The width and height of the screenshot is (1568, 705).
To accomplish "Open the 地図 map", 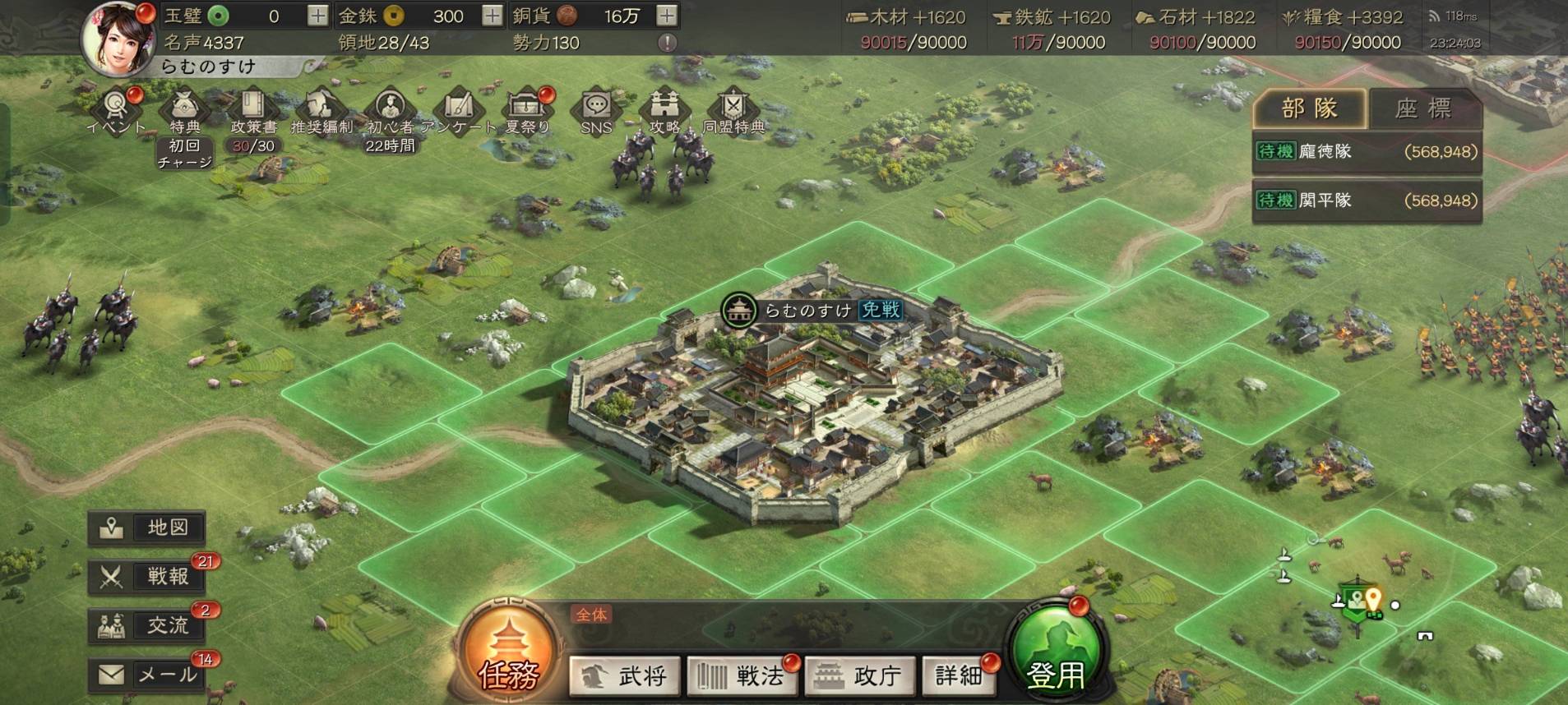I will coord(147,528).
